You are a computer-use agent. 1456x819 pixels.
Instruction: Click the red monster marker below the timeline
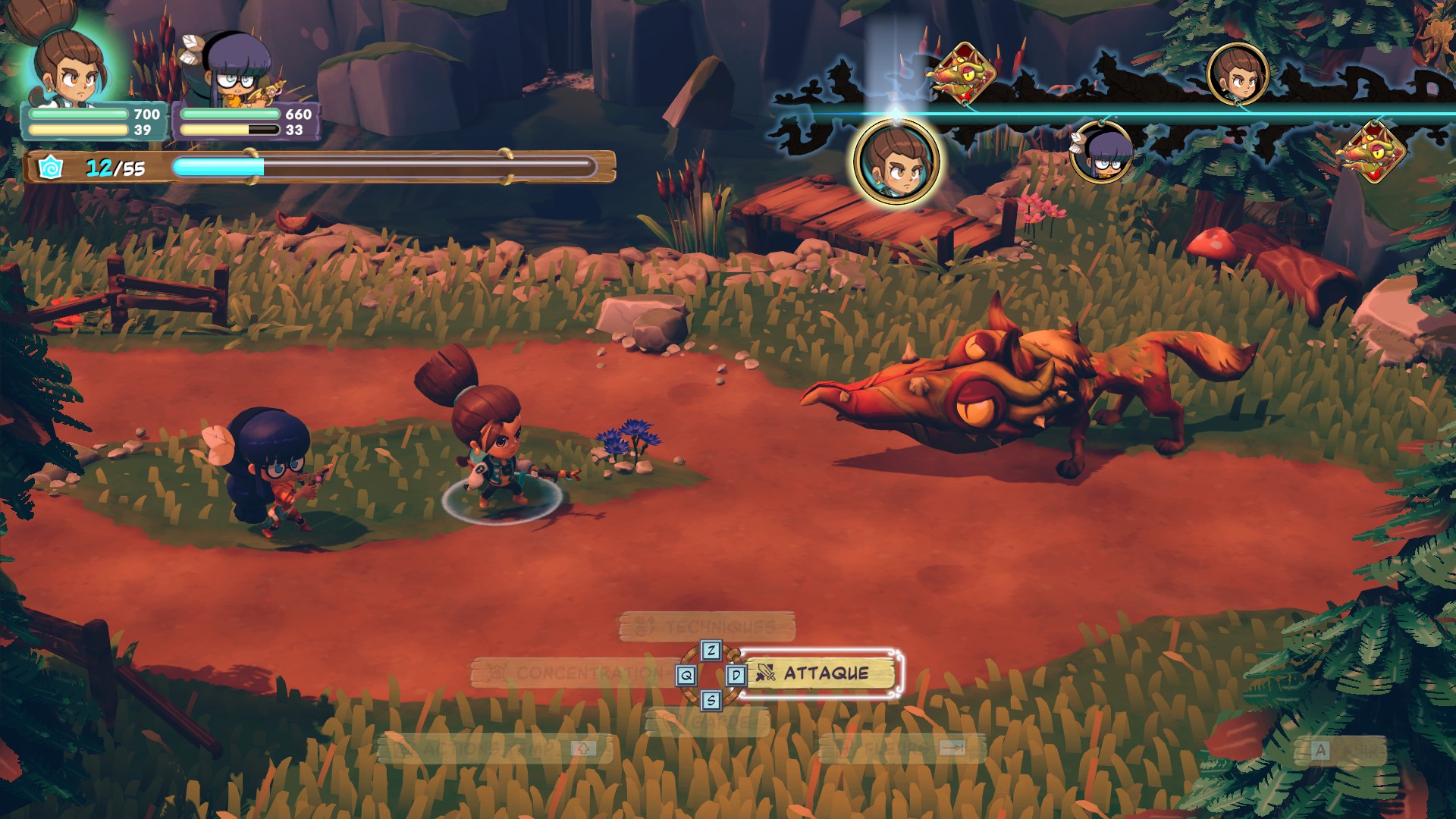point(1373,151)
